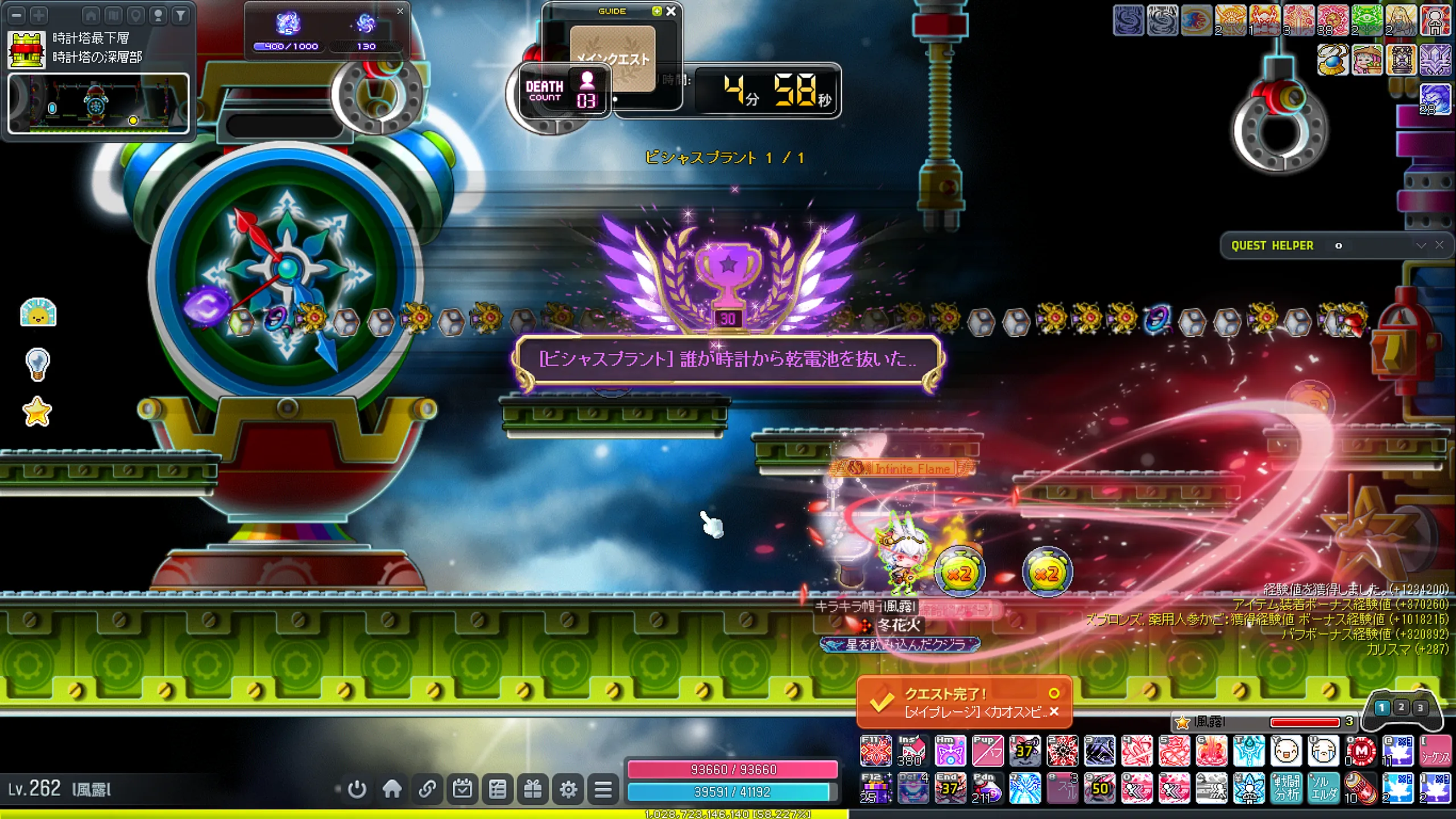Close the QUEST HELPER panel
This screenshot has height=819, width=1456.
(x=1440, y=245)
